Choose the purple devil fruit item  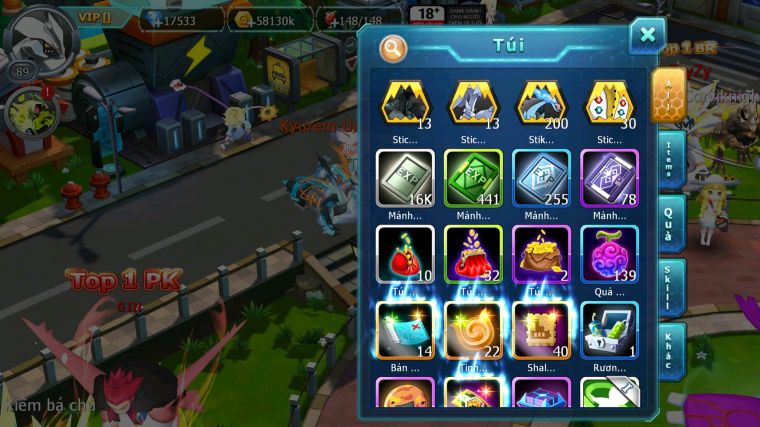[609, 254]
